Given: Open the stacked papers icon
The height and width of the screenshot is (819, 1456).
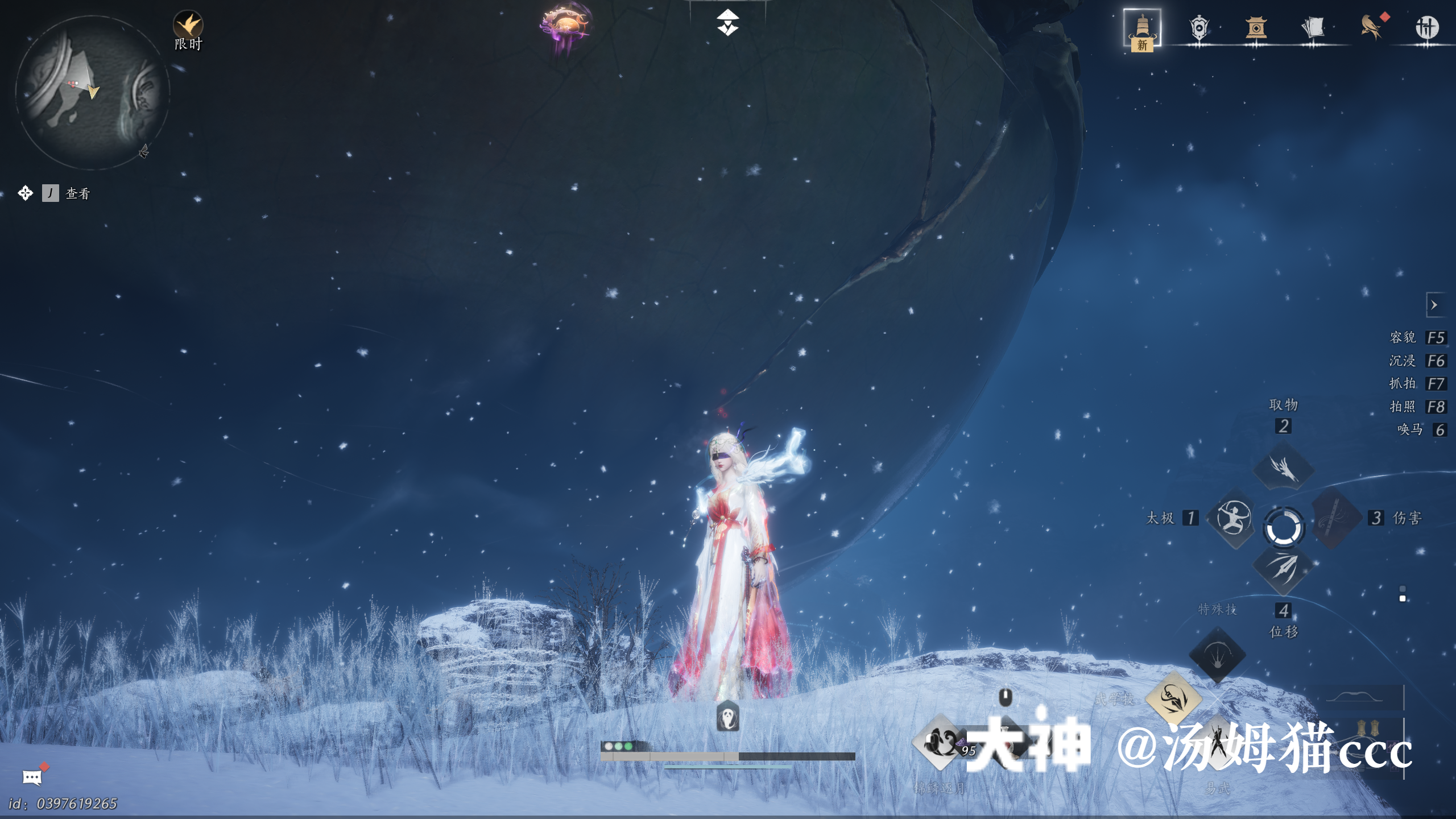Looking at the screenshot, I should 1313,27.
